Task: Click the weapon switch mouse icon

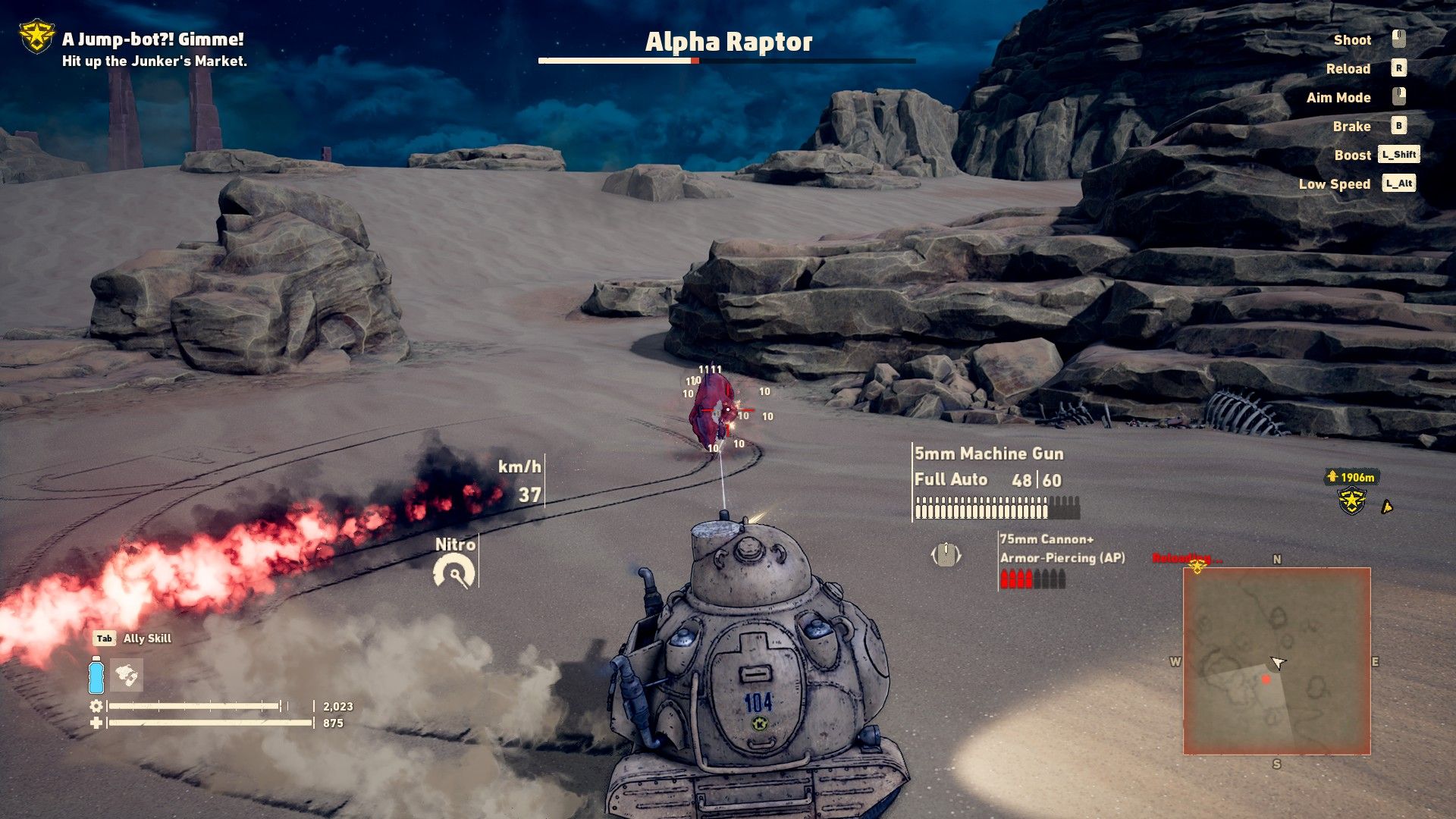Action: point(946,555)
